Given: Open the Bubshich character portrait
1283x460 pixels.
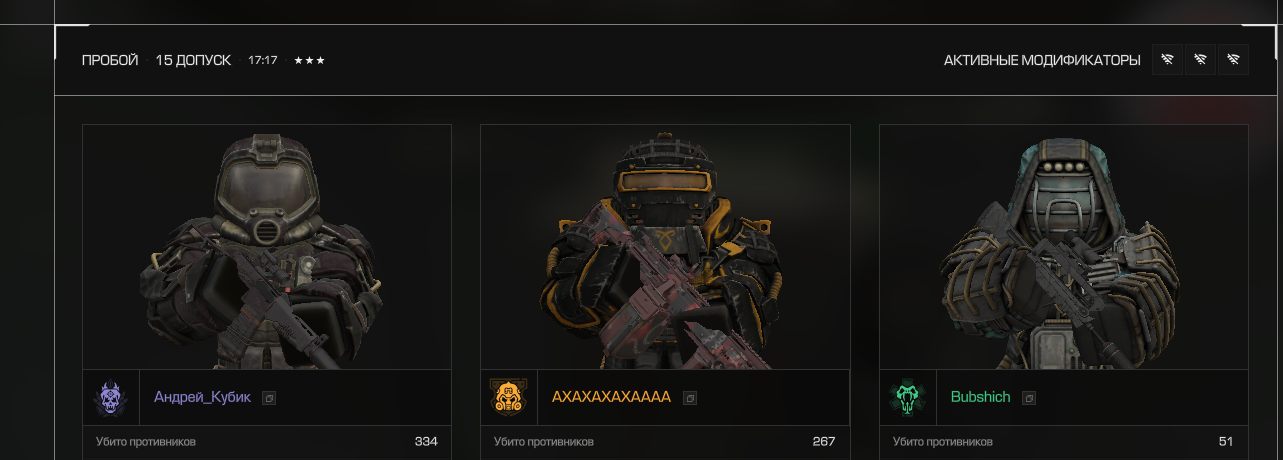Looking at the screenshot, I should 1063,247.
